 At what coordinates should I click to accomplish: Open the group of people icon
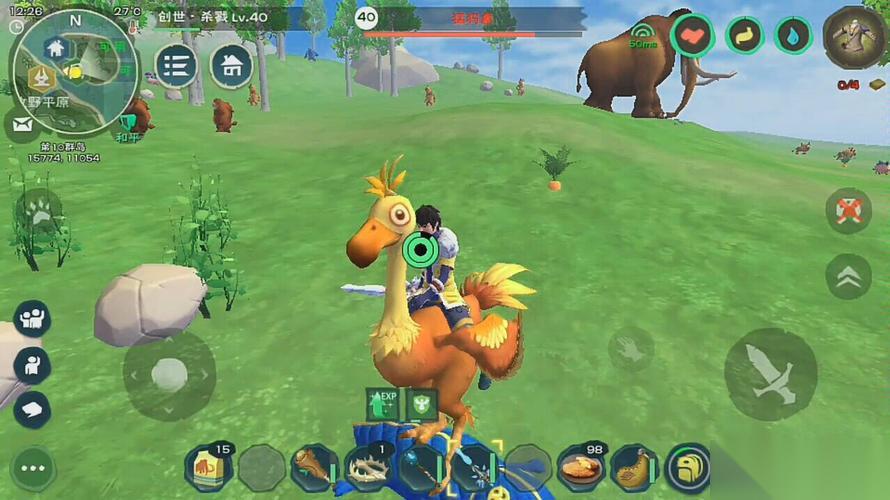coord(31,319)
